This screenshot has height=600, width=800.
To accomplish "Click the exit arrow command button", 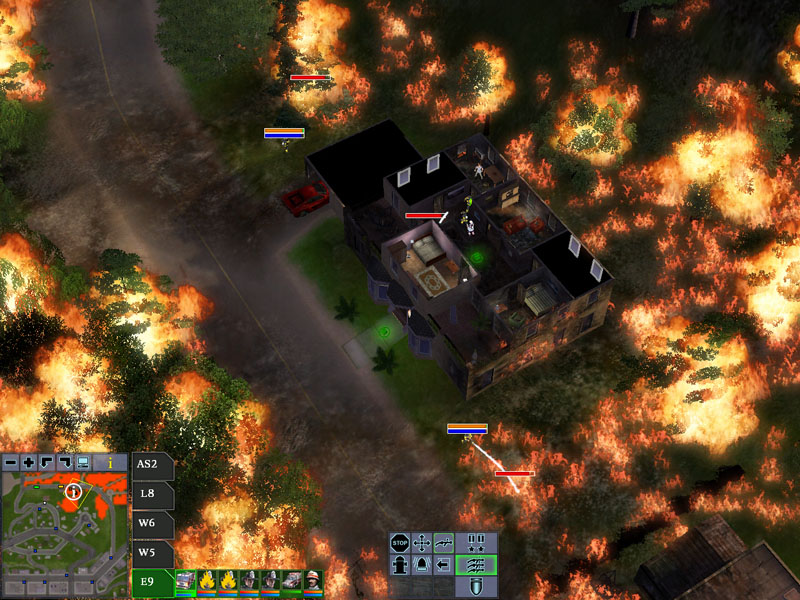I will click(x=443, y=565).
